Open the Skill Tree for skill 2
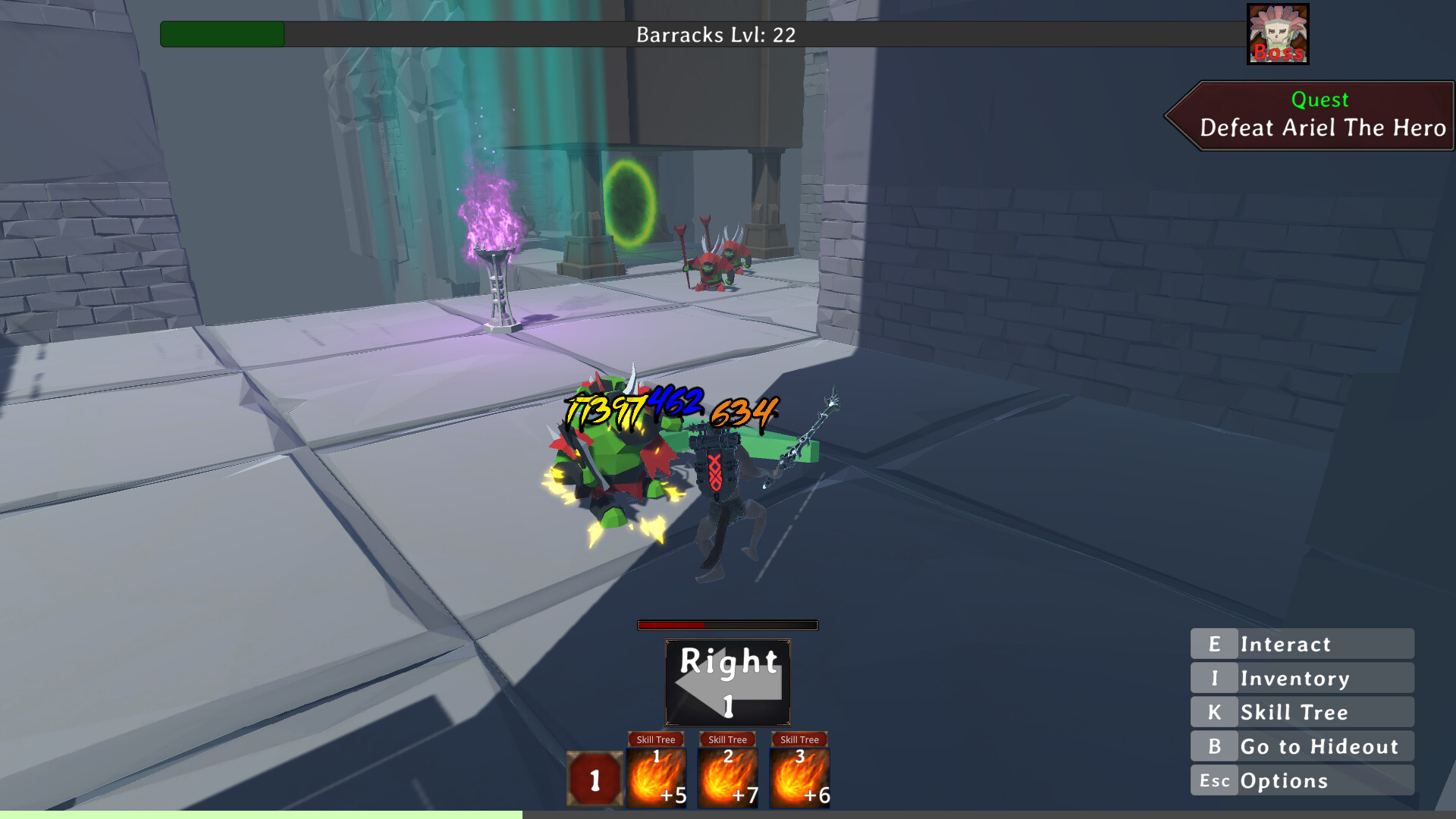 pyautogui.click(x=728, y=739)
